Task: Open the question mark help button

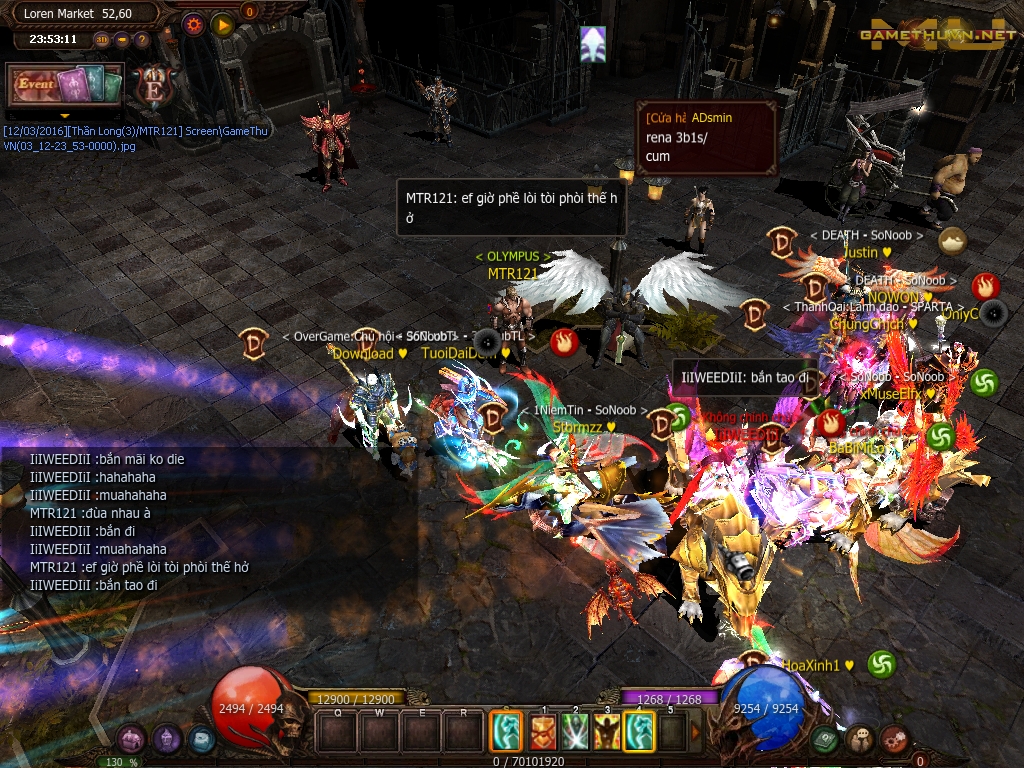Action: click(141, 40)
